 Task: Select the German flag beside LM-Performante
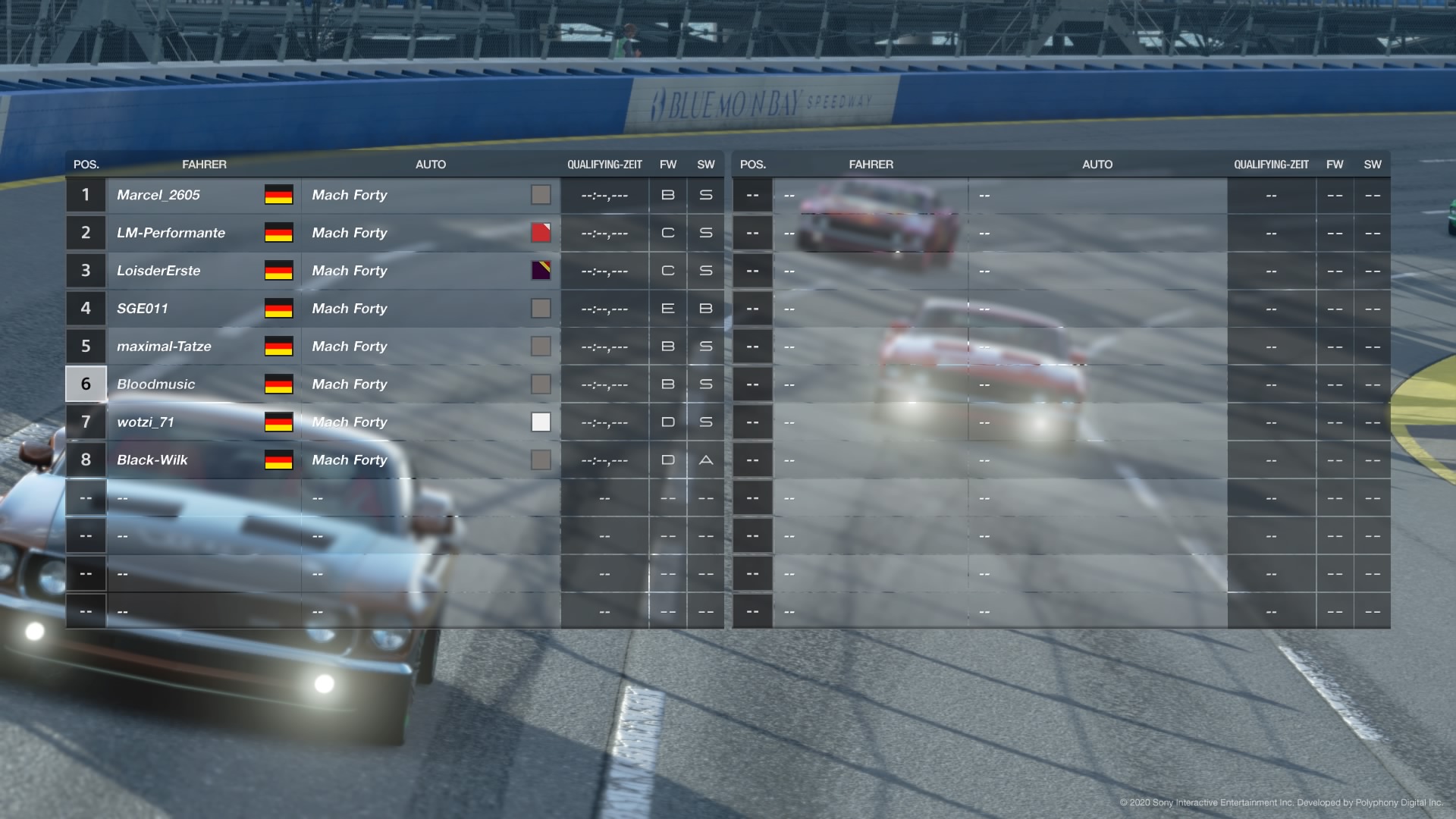[x=278, y=233]
